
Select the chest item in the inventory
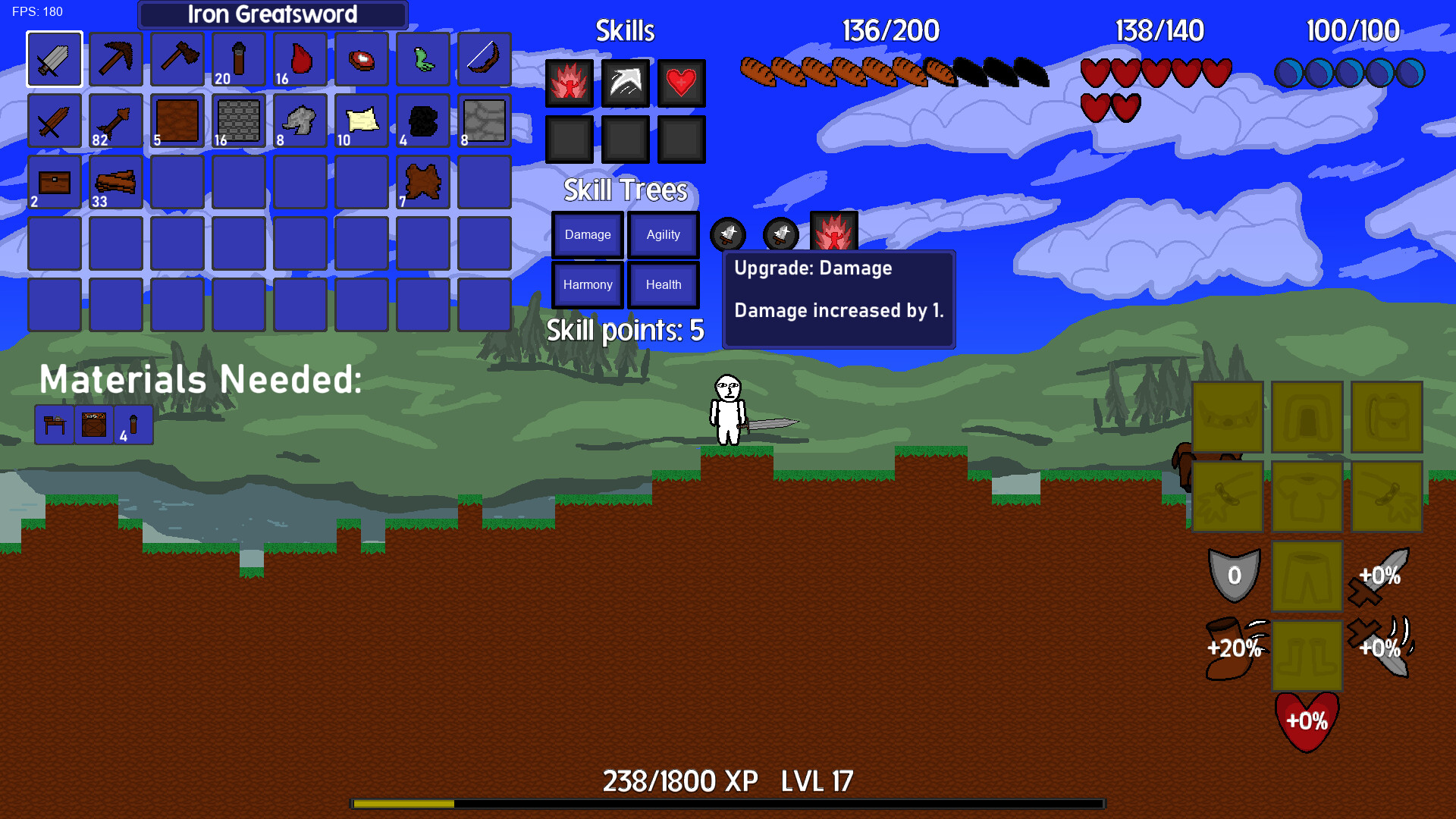click(54, 180)
